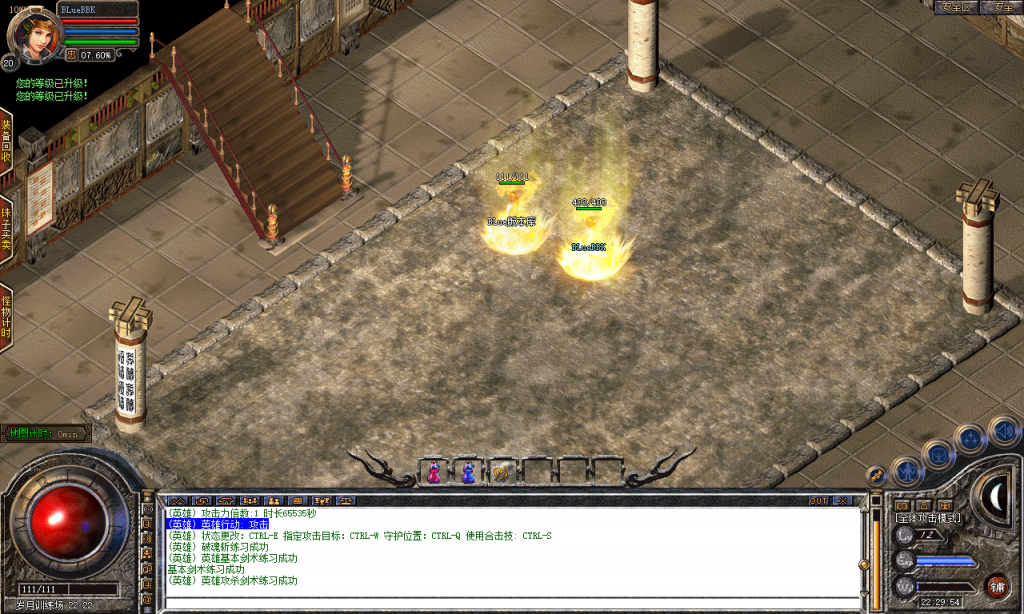
Task: Open the 珠子买卖 bead trading side tab
Action: coord(6,230)
